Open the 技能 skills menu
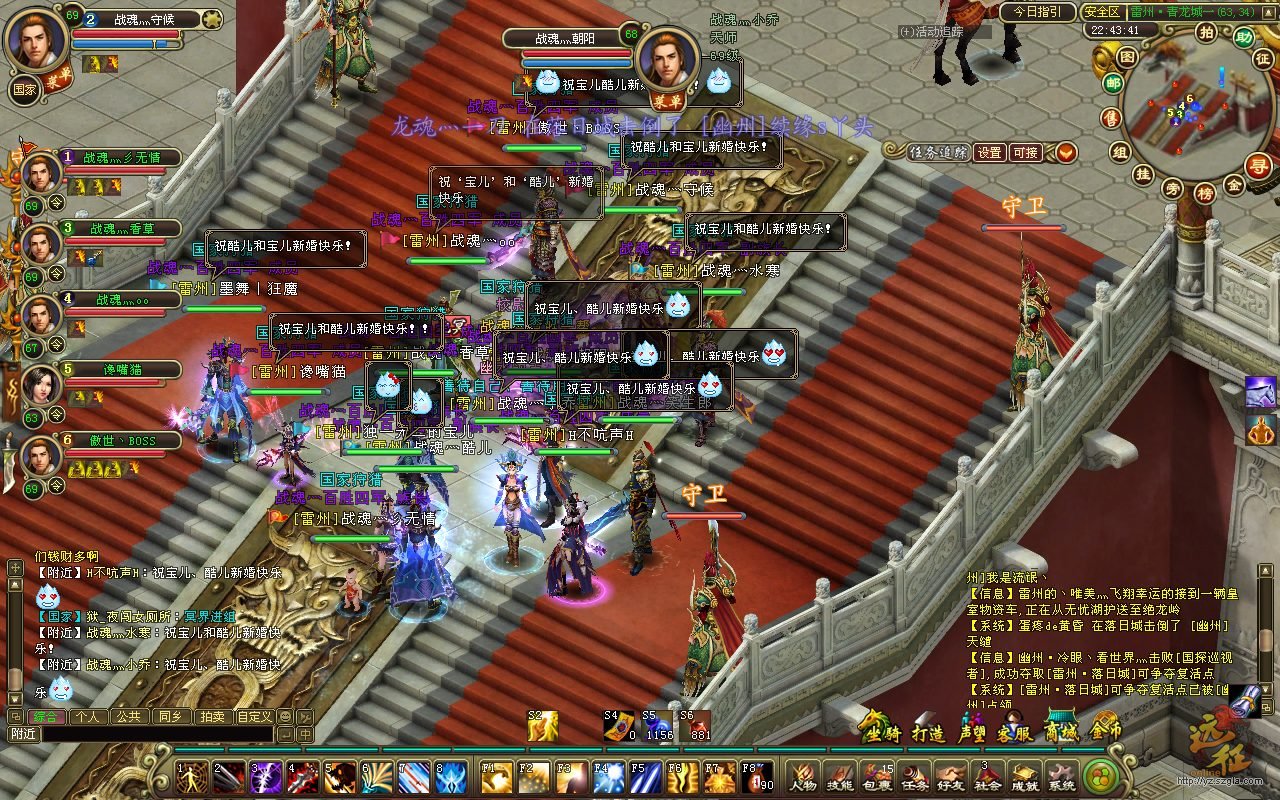 840,776
